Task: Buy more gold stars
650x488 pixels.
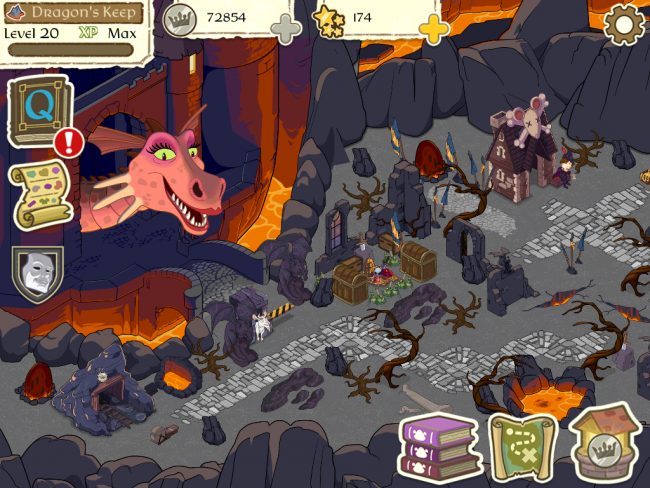Action: point(434,29)
